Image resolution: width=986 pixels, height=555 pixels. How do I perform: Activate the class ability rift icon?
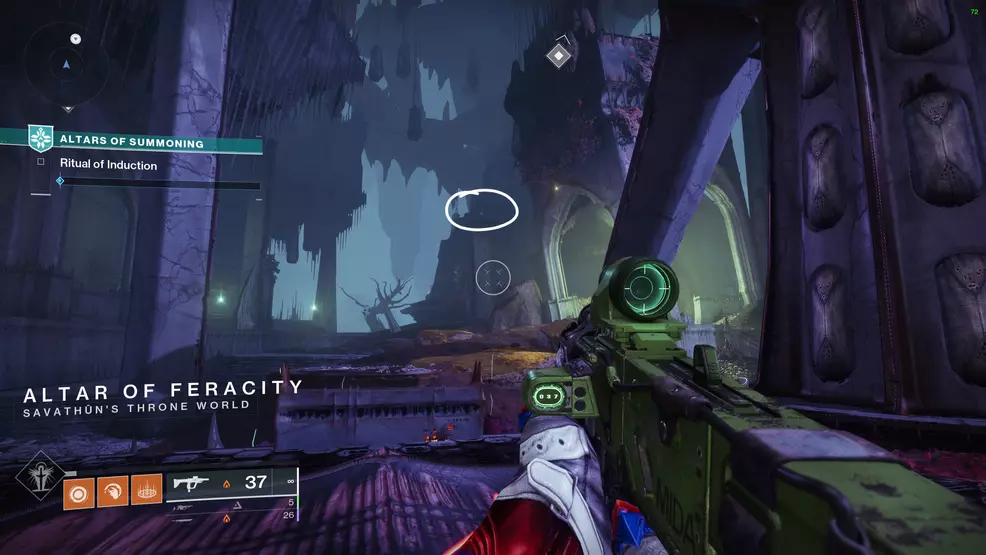click(146, 490)
